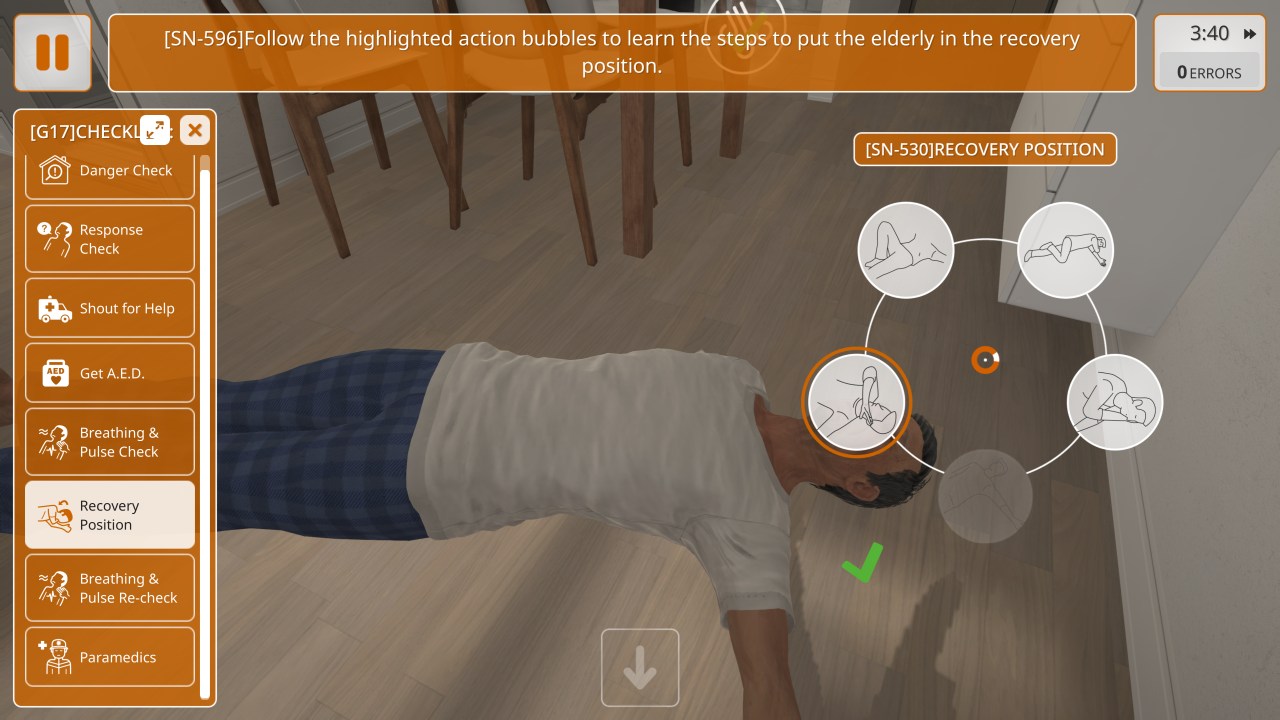This screenshot has width=1280, height=720.
Task: Select Danger Check in the checklist
Action: click(x=109, y=171)
